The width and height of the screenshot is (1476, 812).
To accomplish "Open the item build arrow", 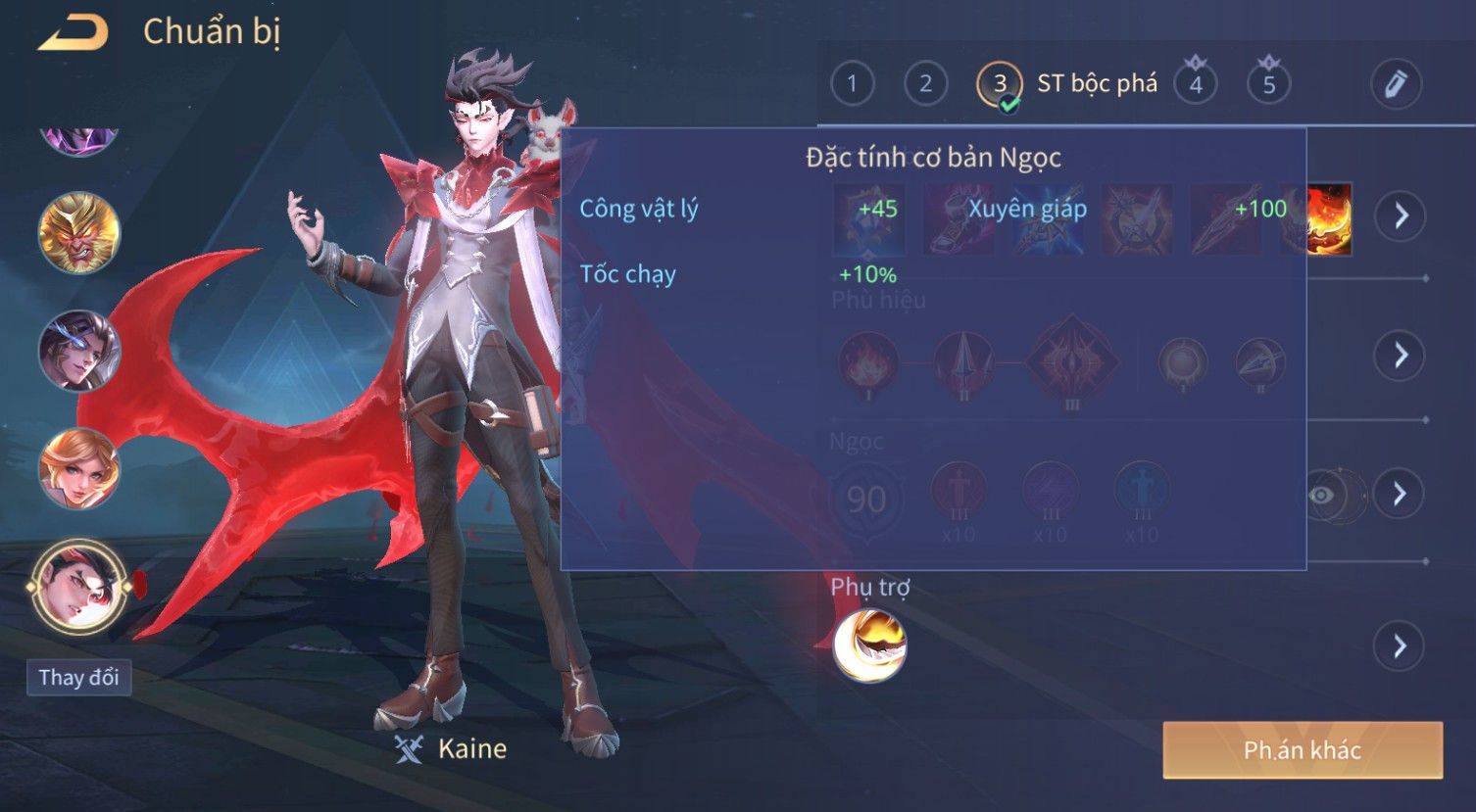I will point(1400,215).
